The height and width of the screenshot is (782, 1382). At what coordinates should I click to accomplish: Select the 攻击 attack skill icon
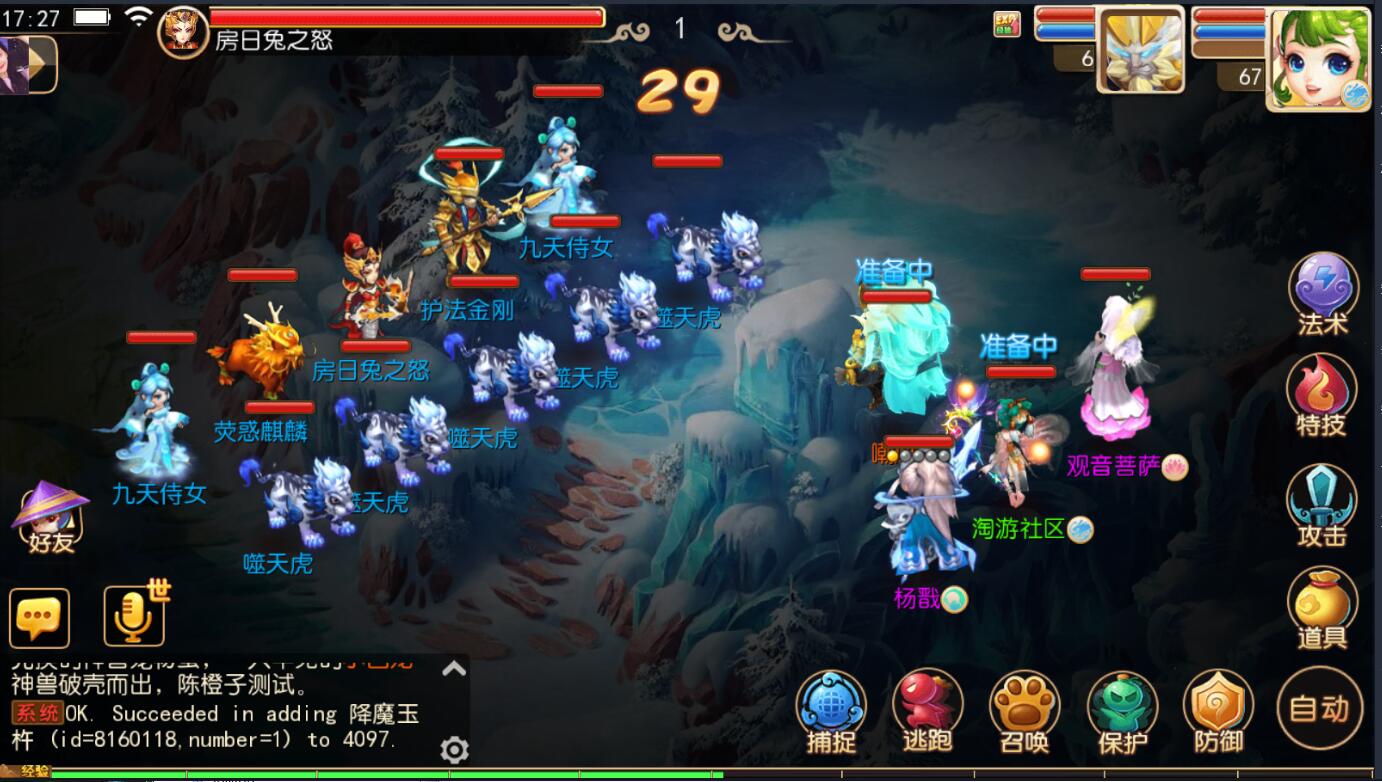click(x=1322, y=505)
